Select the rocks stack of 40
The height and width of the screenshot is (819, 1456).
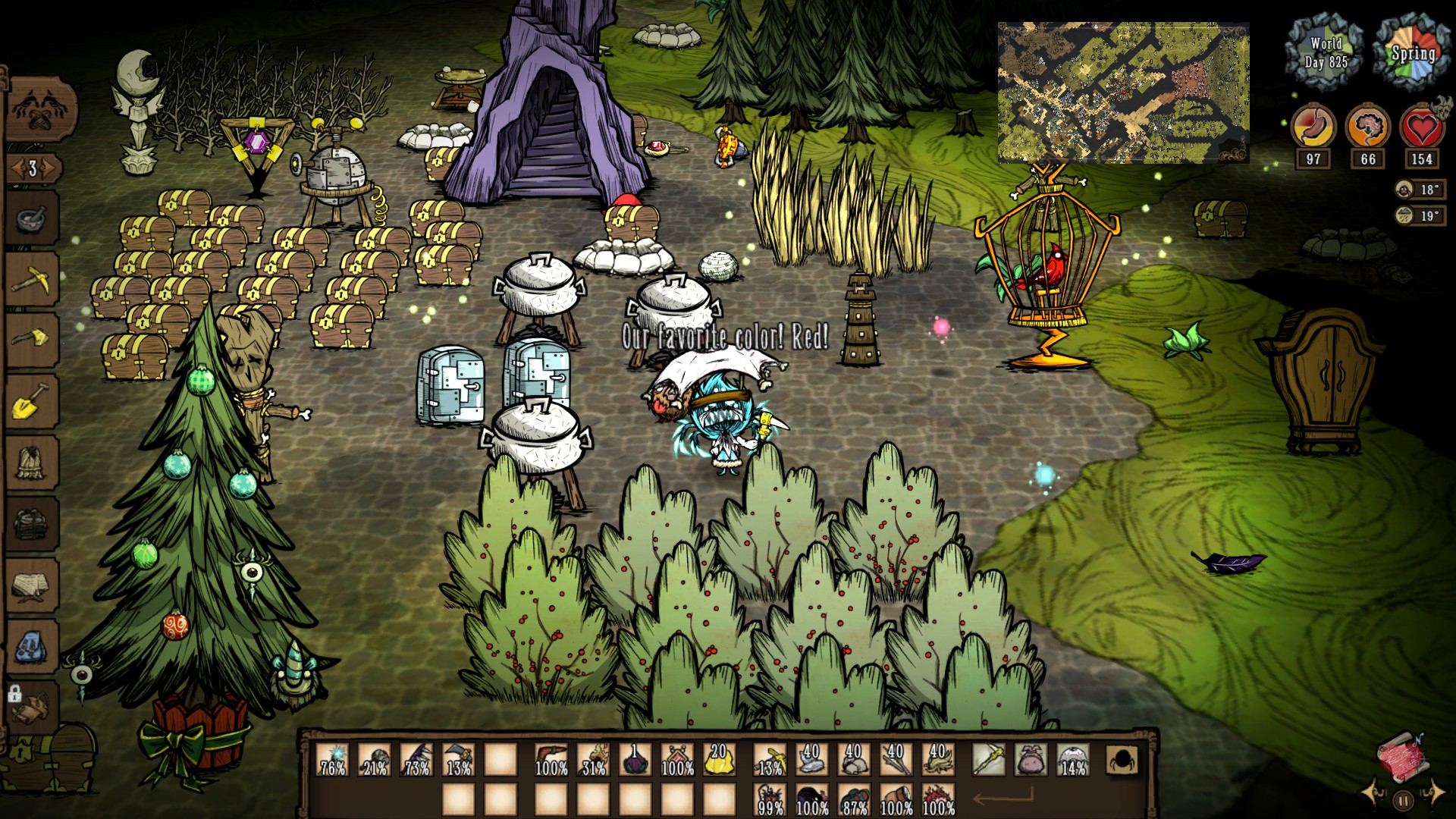(853, 758)
